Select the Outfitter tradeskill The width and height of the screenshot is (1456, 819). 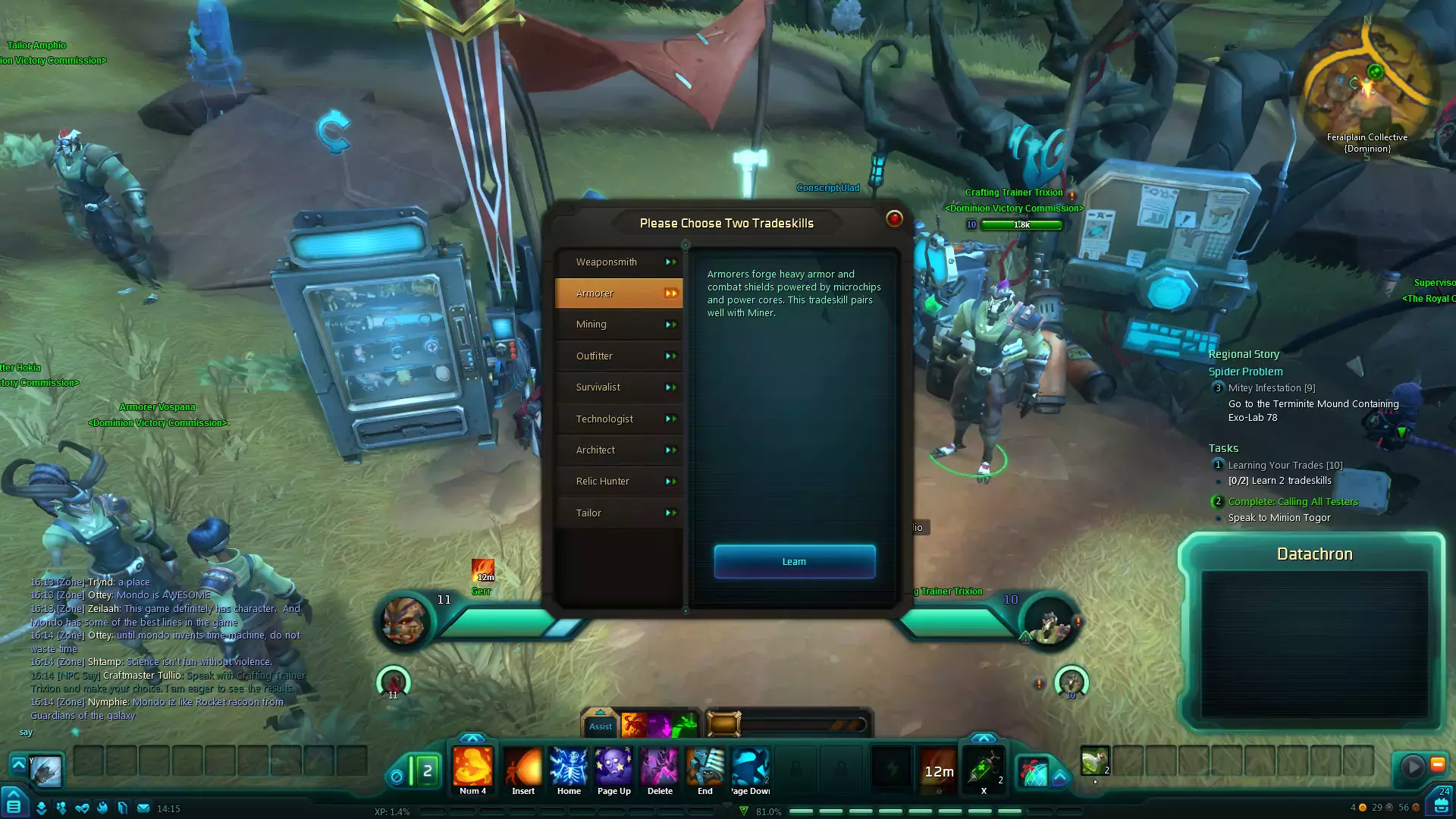pos(619,356)
